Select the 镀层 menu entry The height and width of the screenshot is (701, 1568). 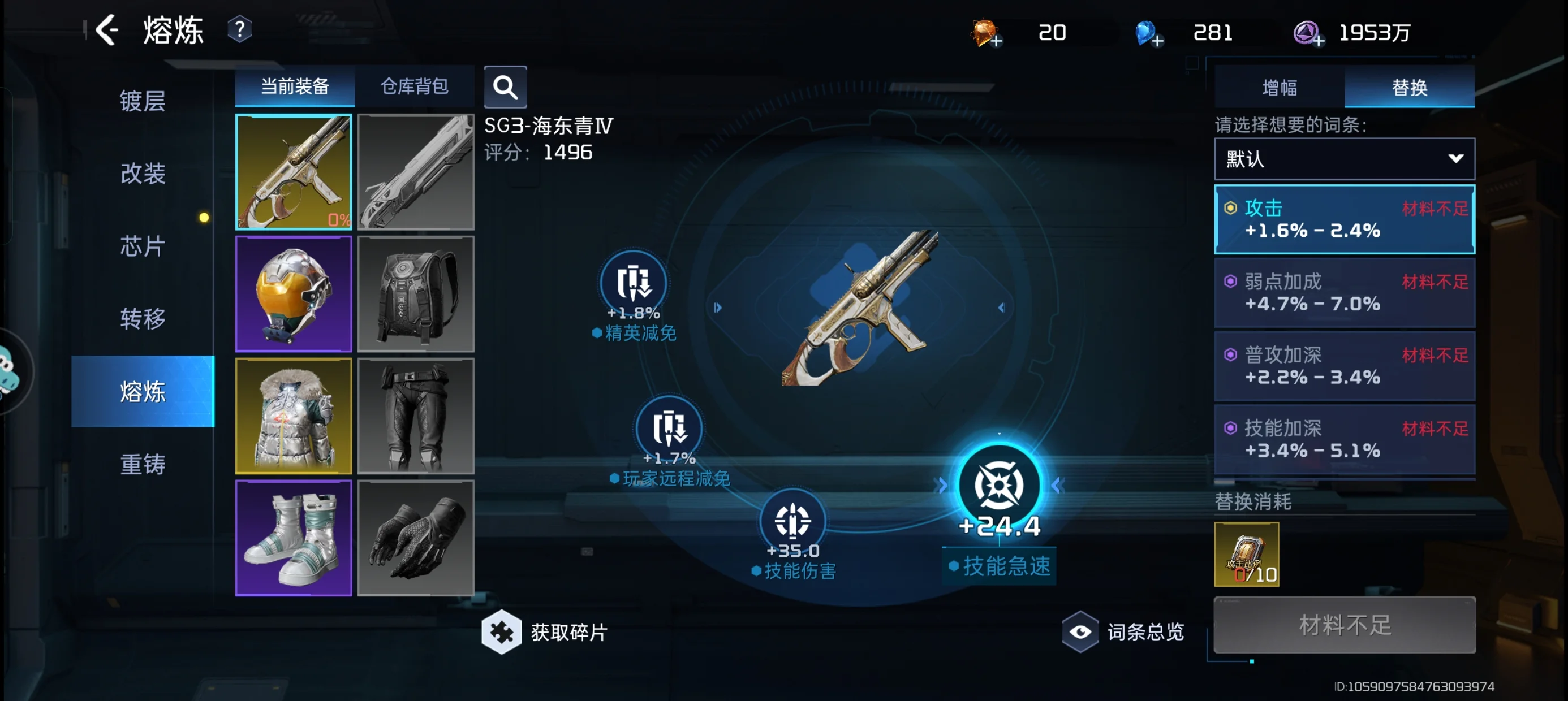point(143,101)
